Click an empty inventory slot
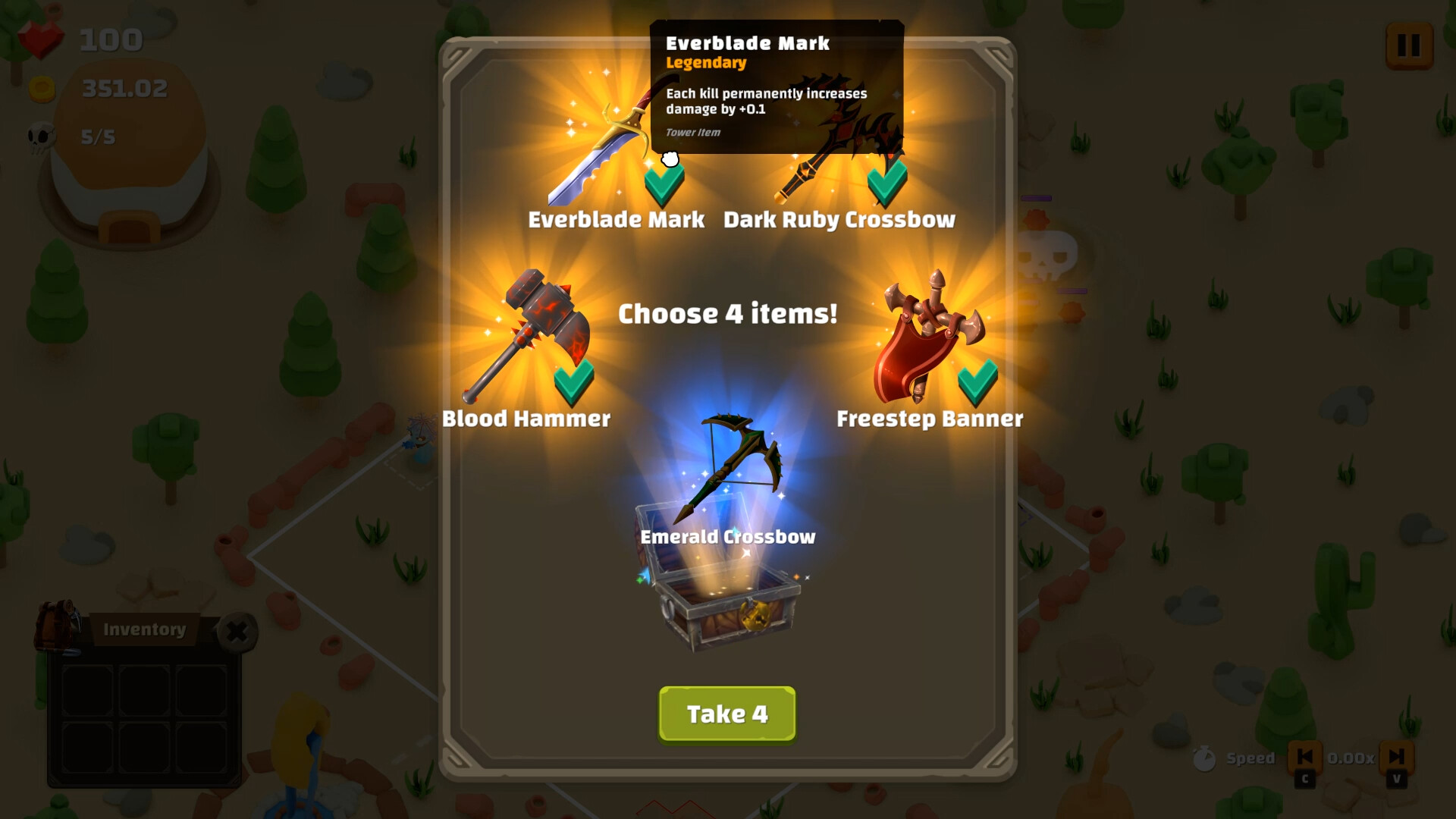This screenshot has height=819, width=1456. pos(87,690)
